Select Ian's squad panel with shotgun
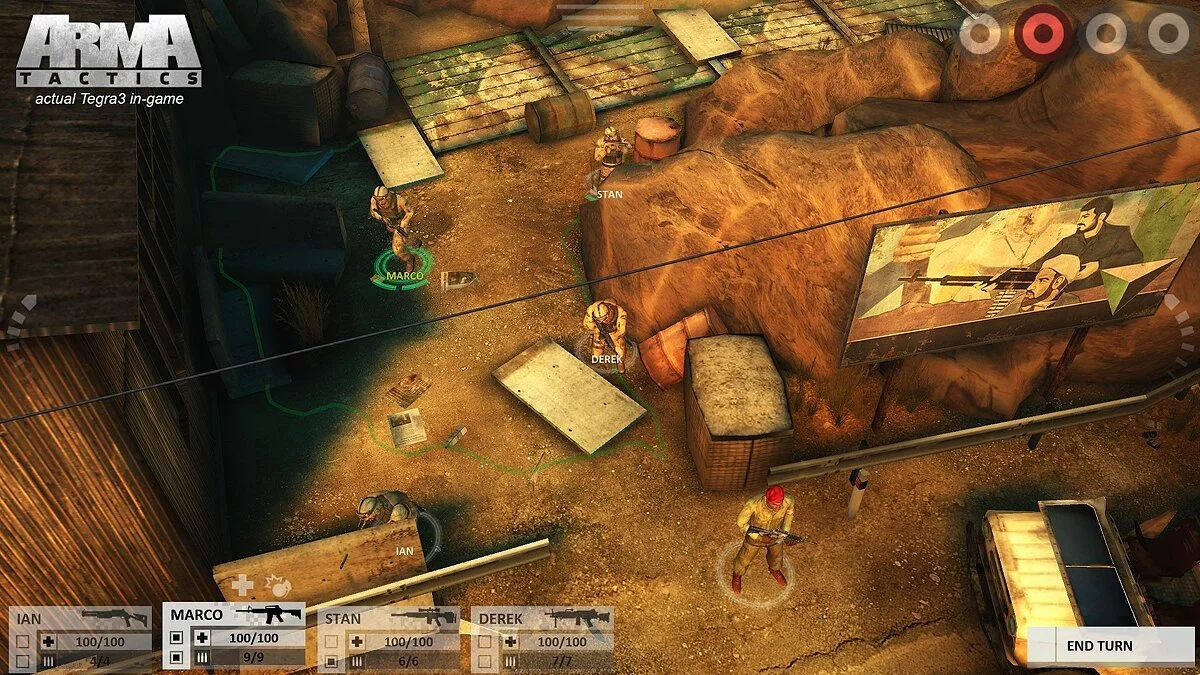This screenshot has width=1200, height=675. tap(80, 618)
